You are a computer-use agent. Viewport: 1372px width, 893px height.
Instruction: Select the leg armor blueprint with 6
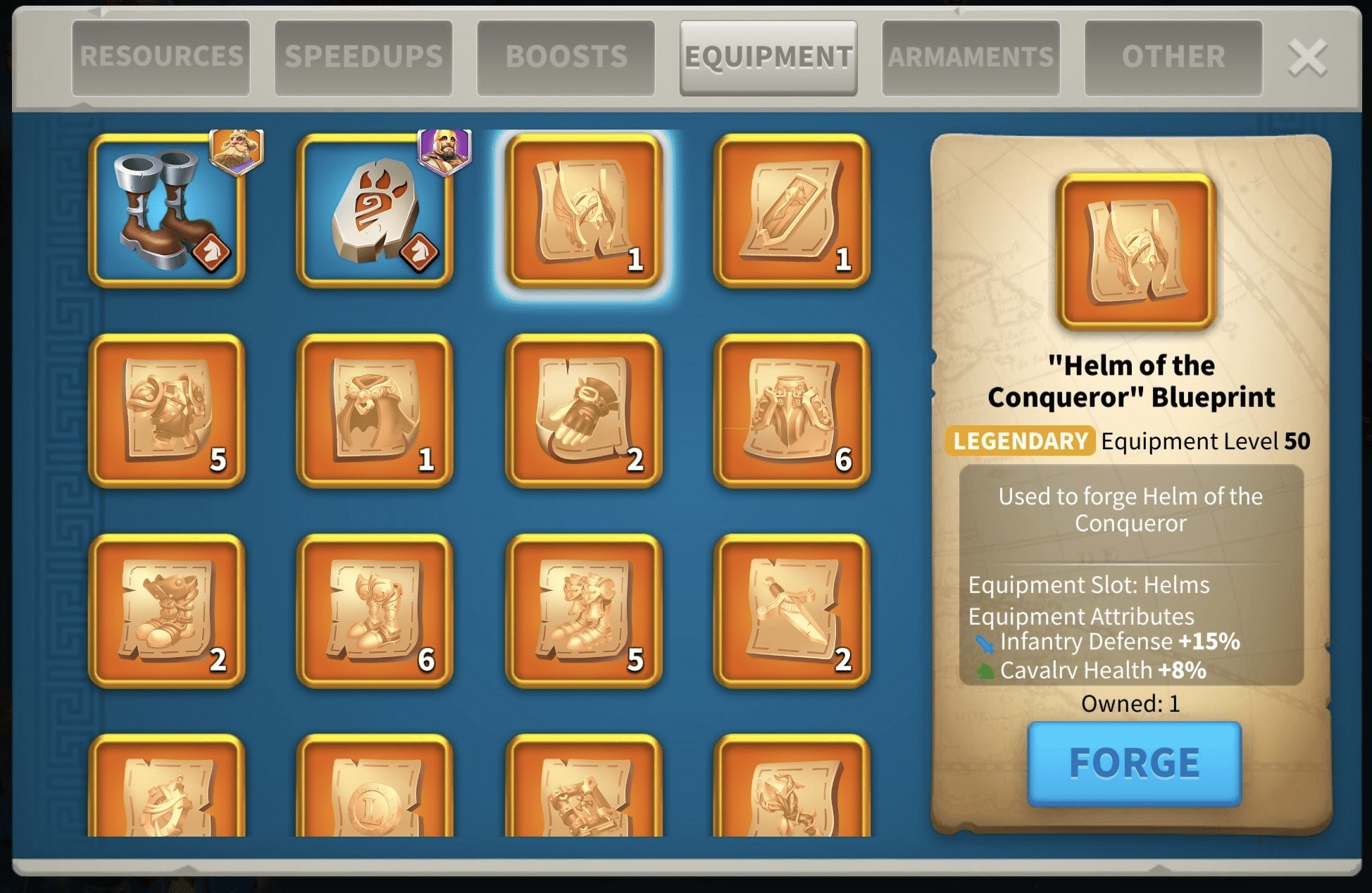[792, 411]
